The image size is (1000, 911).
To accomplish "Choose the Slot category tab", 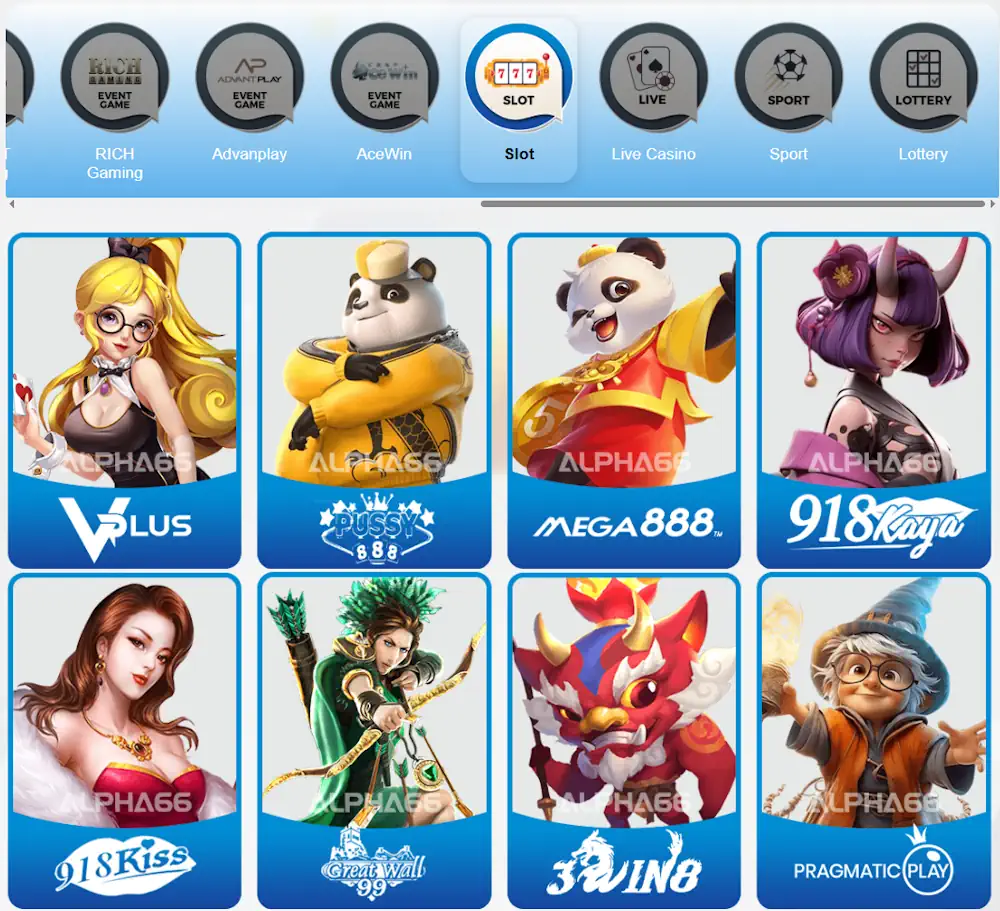I will coord(519,99).
